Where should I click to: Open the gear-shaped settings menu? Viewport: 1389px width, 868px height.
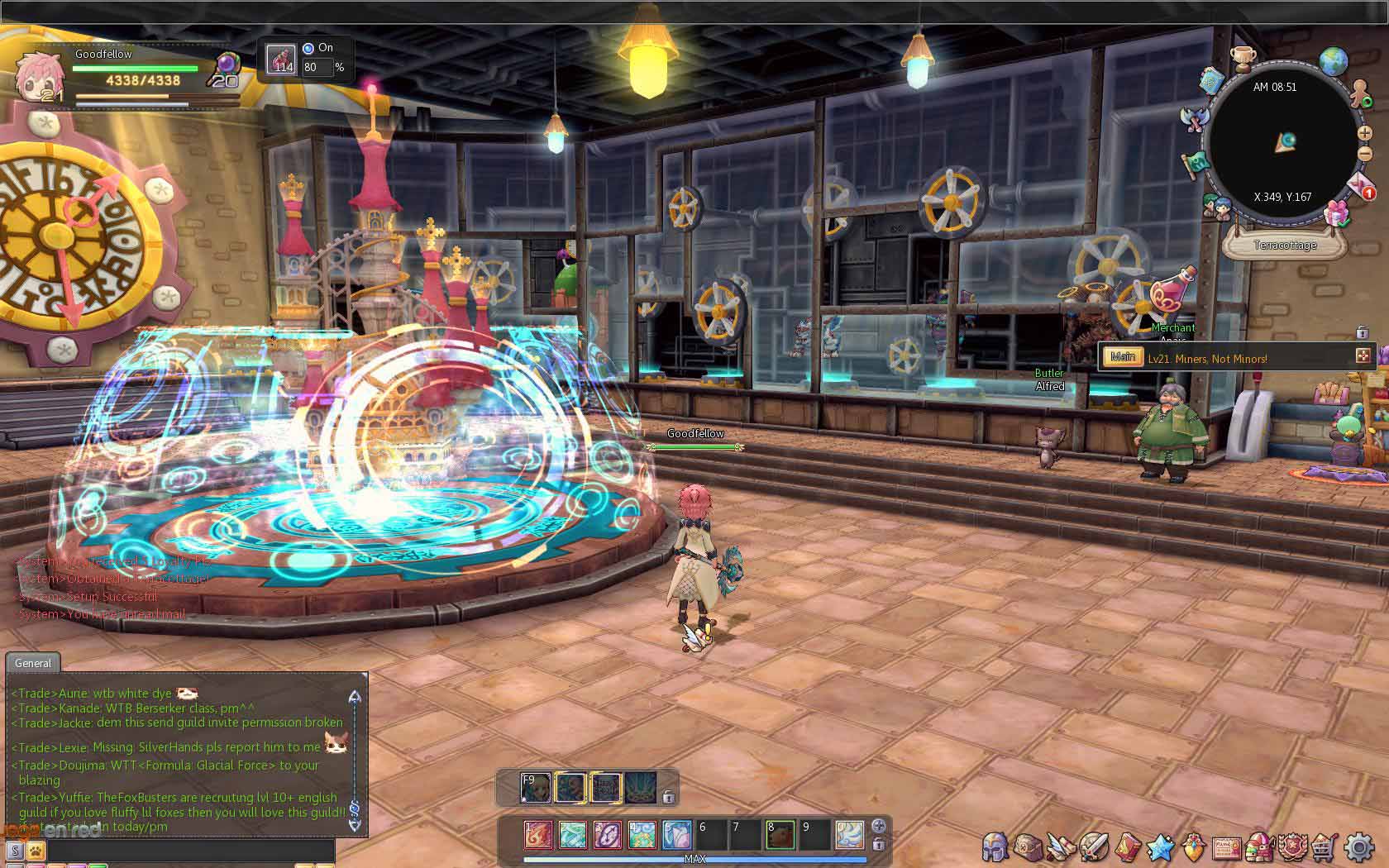[1360, 847]
